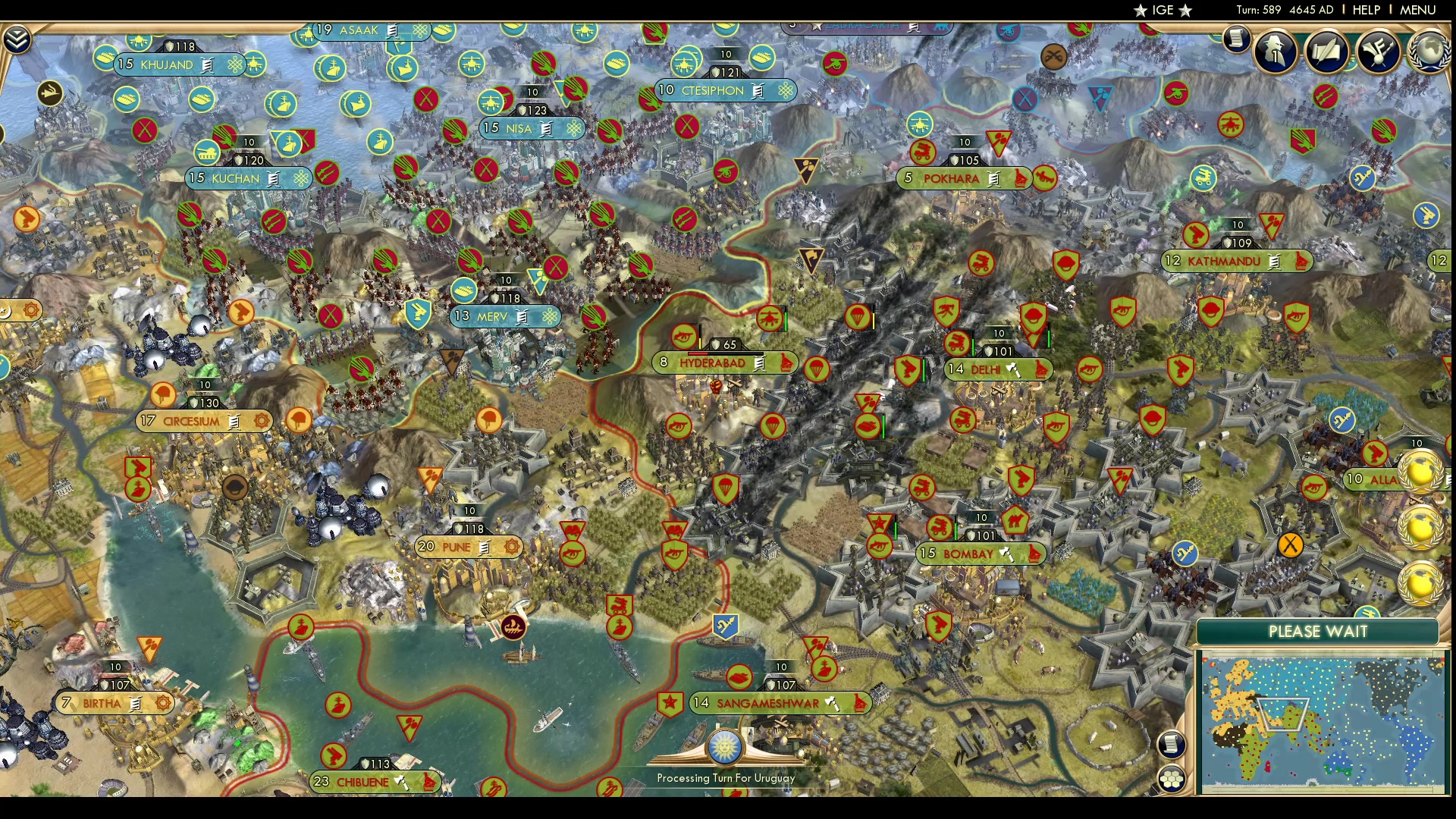The width and height of the screenshot is (1456, 819).
Task: Open the World Congress globe icon
Action: (x=1429, y=49)
